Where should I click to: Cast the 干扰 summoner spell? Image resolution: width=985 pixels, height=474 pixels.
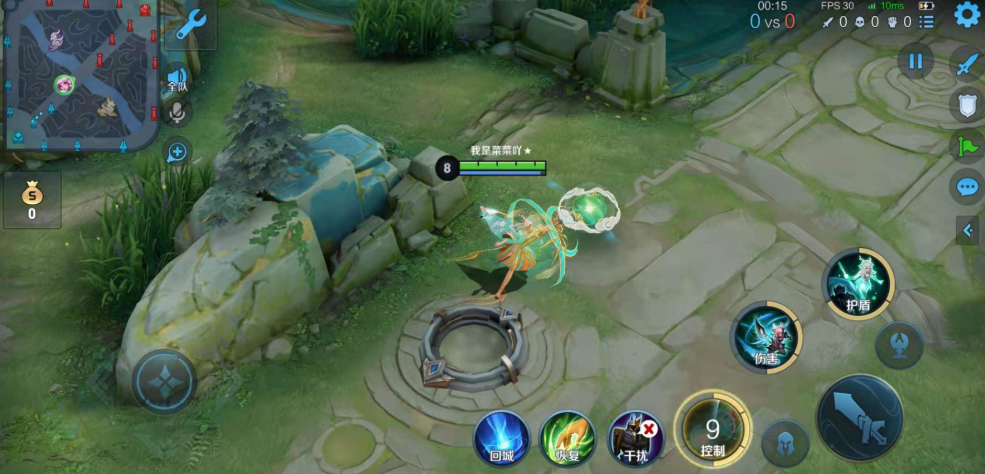coord(636,438)
